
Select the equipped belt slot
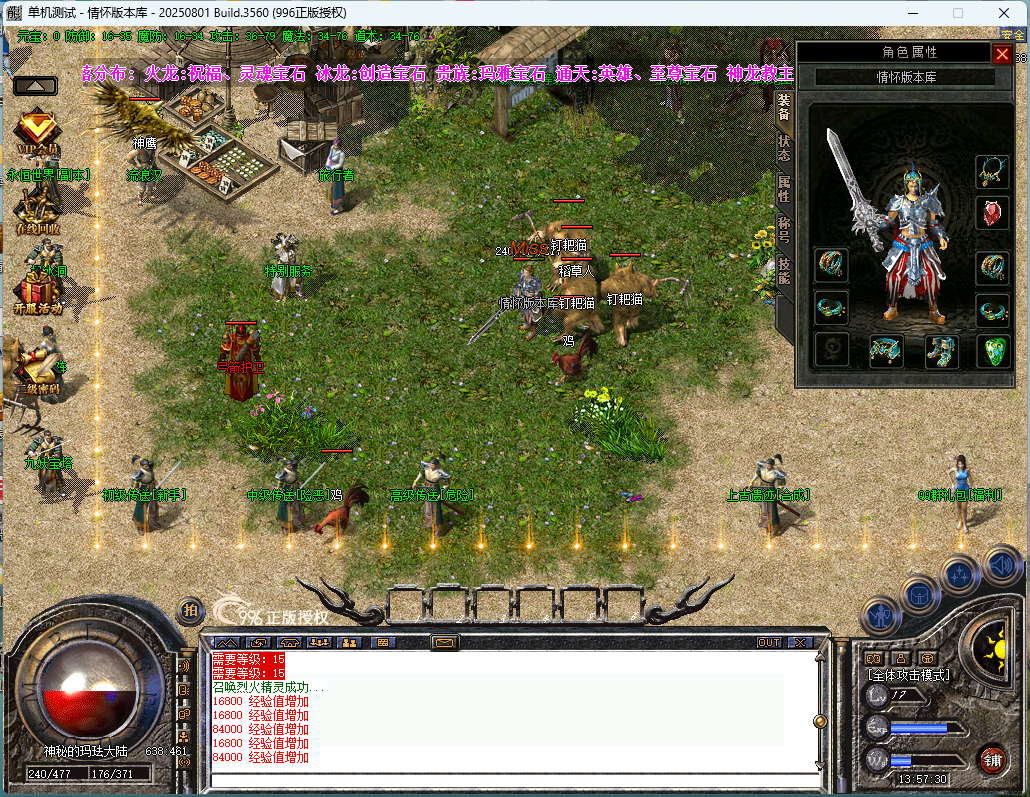[886, 351]
